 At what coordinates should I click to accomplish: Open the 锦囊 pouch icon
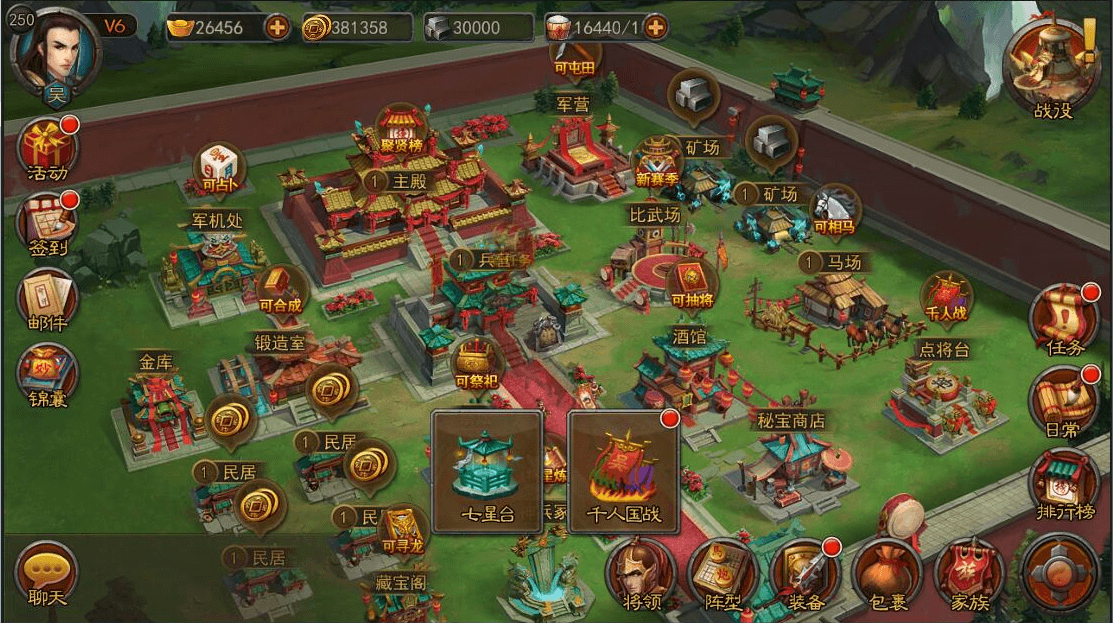46,372
